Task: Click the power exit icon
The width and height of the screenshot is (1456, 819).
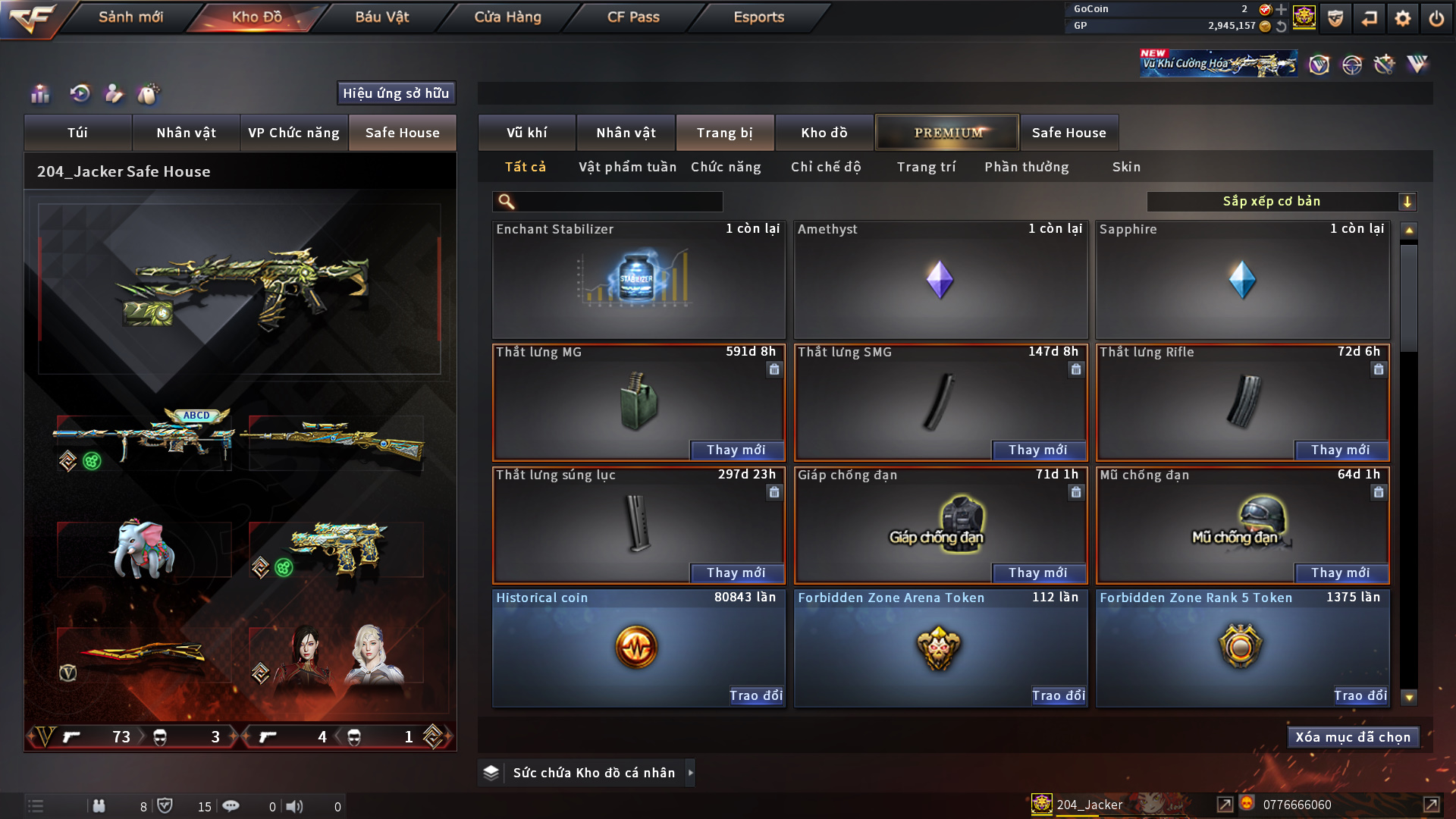Action: point(1436,18)
